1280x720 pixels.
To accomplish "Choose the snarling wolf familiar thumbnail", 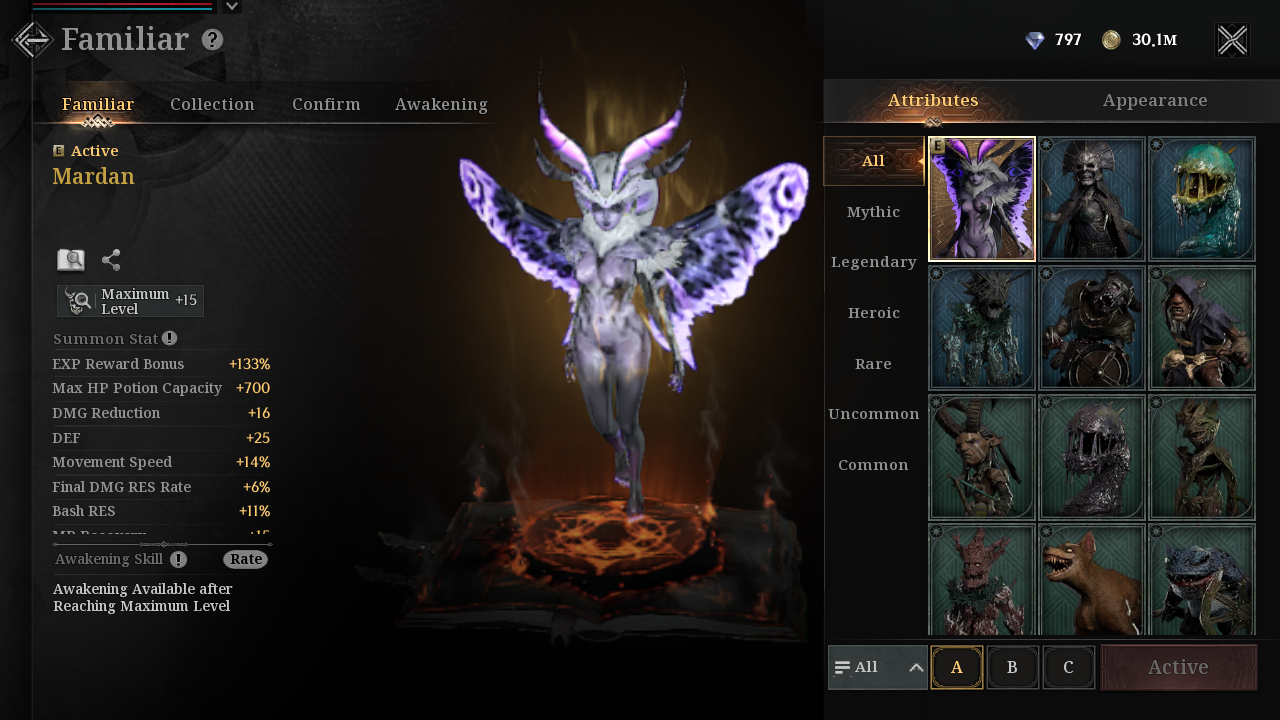I will click(1092, 582).
